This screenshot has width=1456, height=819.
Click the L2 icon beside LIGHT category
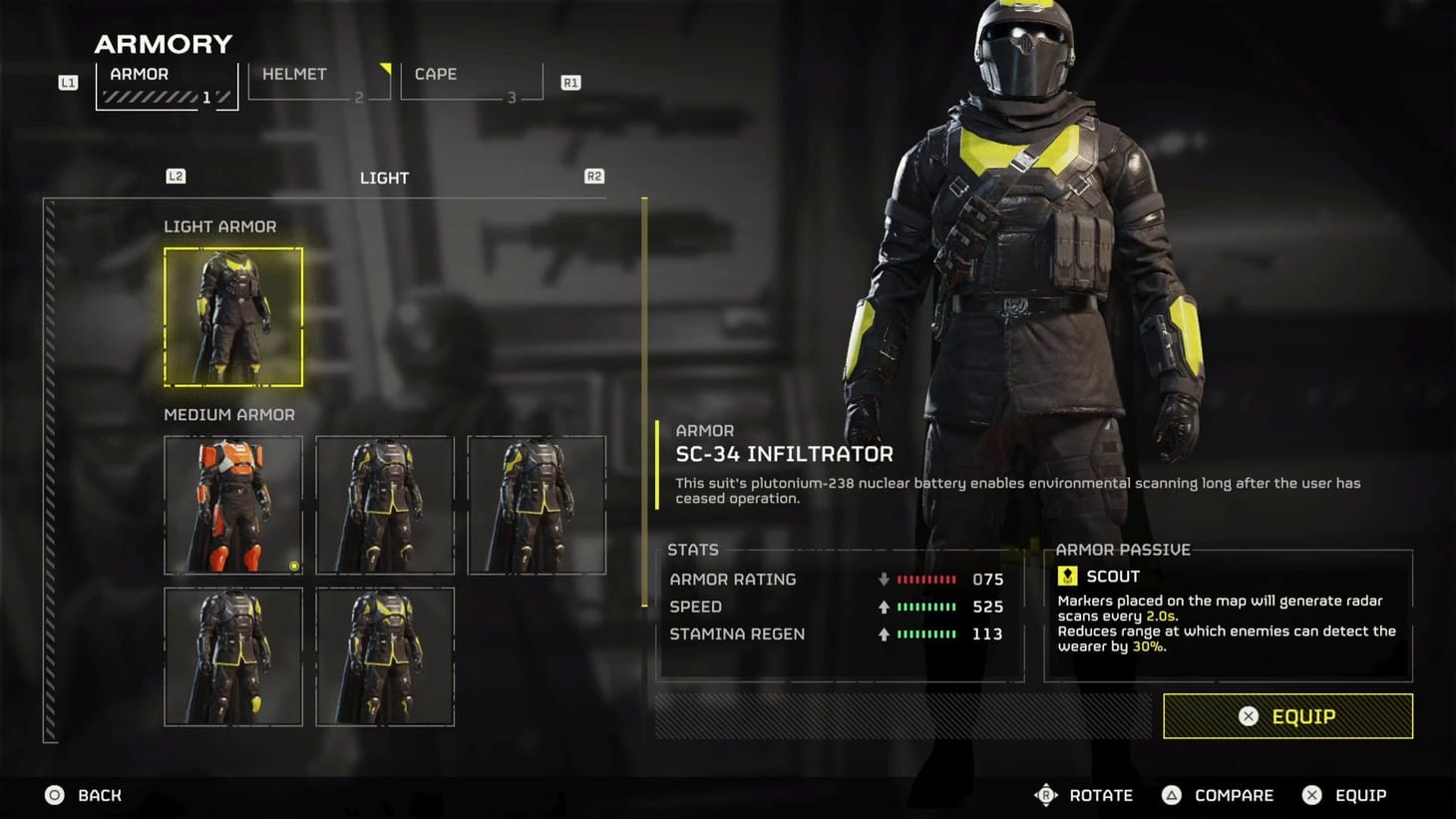point(176,176)
